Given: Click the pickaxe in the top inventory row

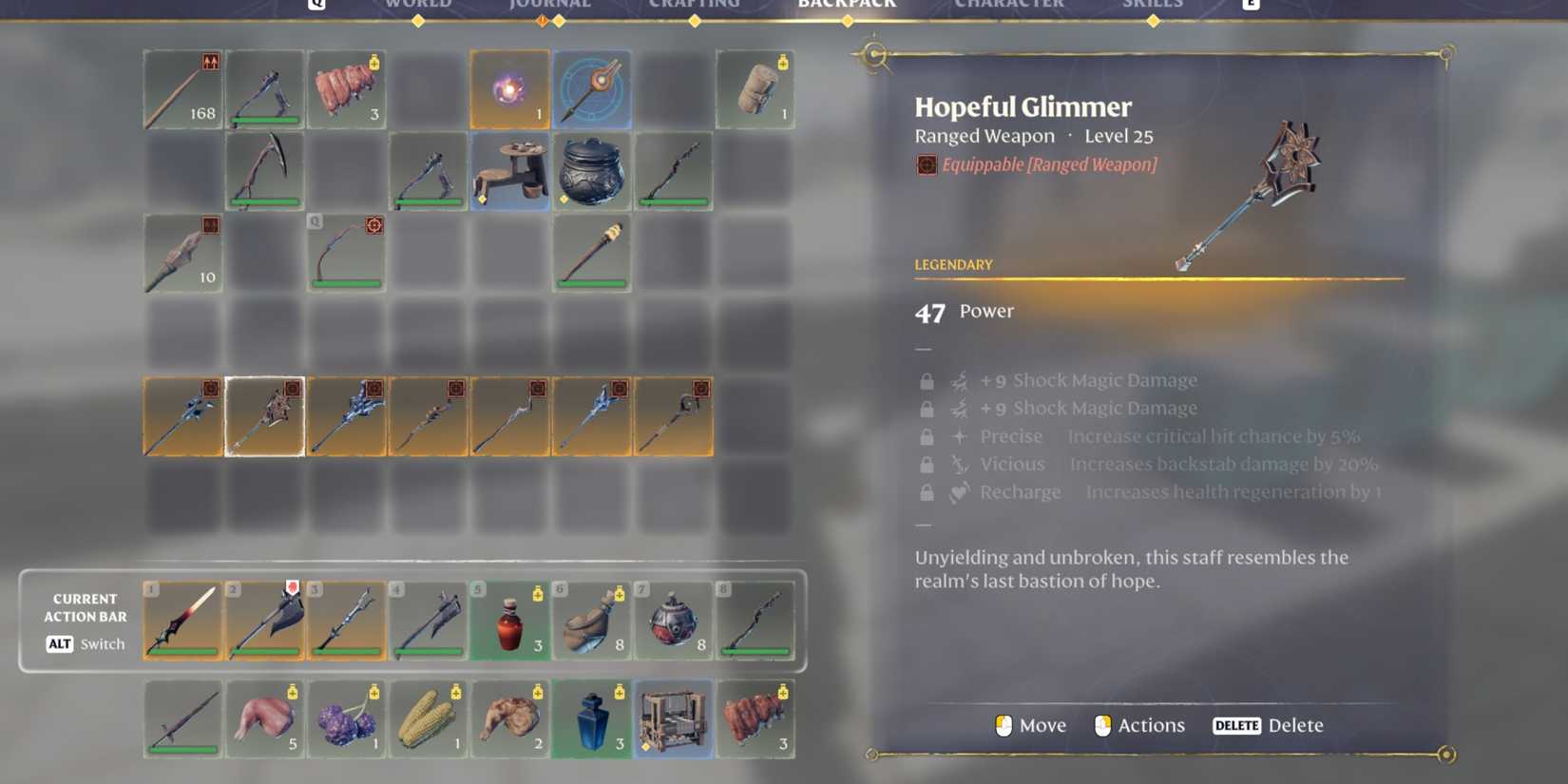Looking at the screenshot, I should (264, 88).
